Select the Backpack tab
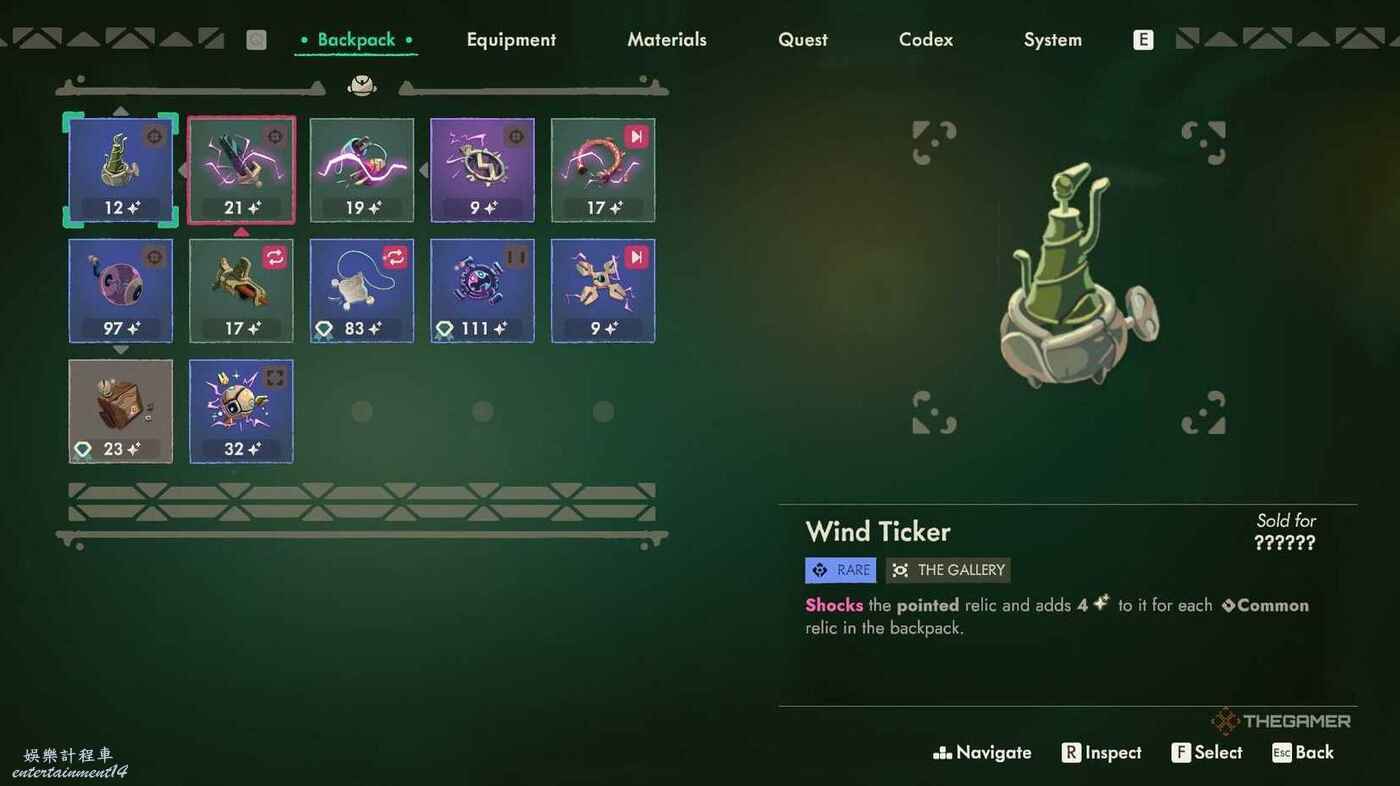The width and height of the screenshot is (1400, 786). [356, 40]
